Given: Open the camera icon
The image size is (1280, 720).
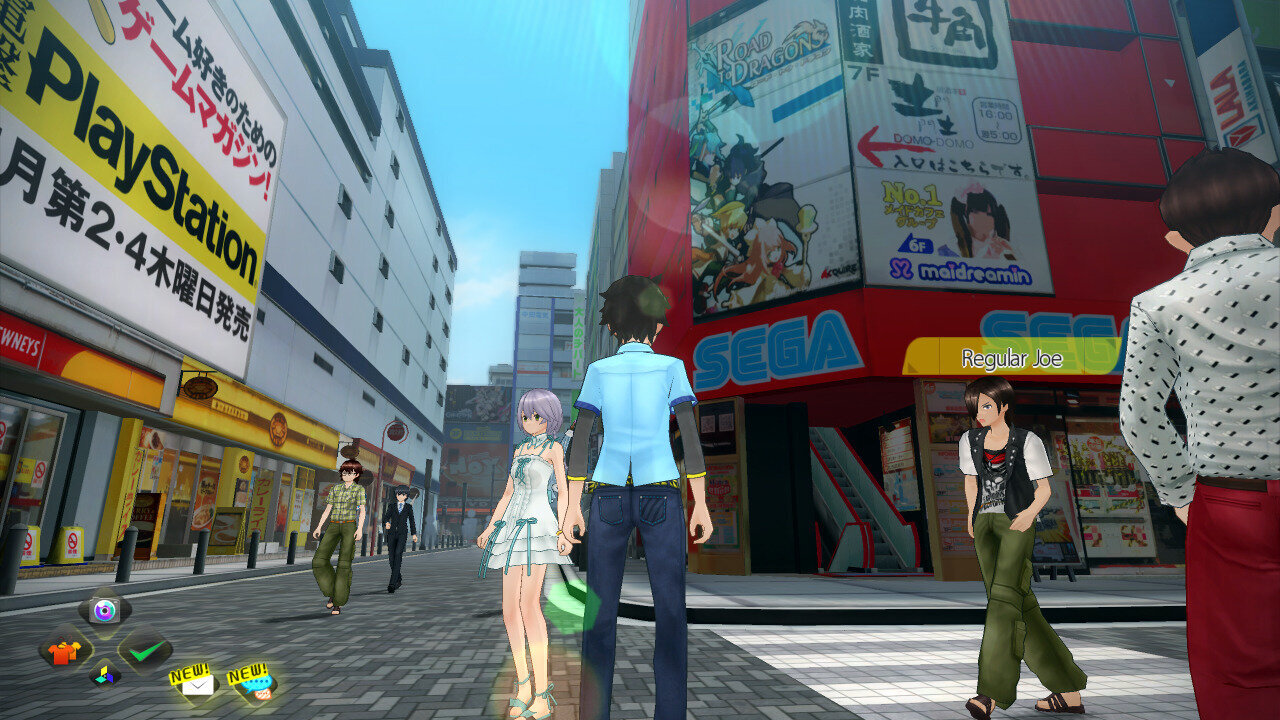Looking at the screenshot, I should (x=105, y=609).
